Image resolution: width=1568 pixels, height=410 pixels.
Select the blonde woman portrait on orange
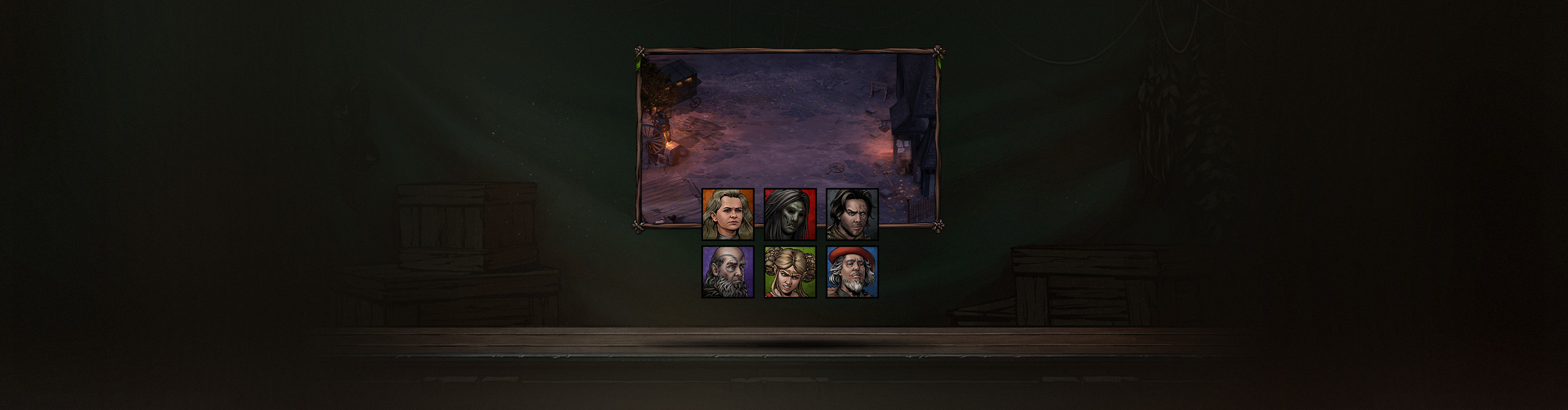tap(728, 214)
